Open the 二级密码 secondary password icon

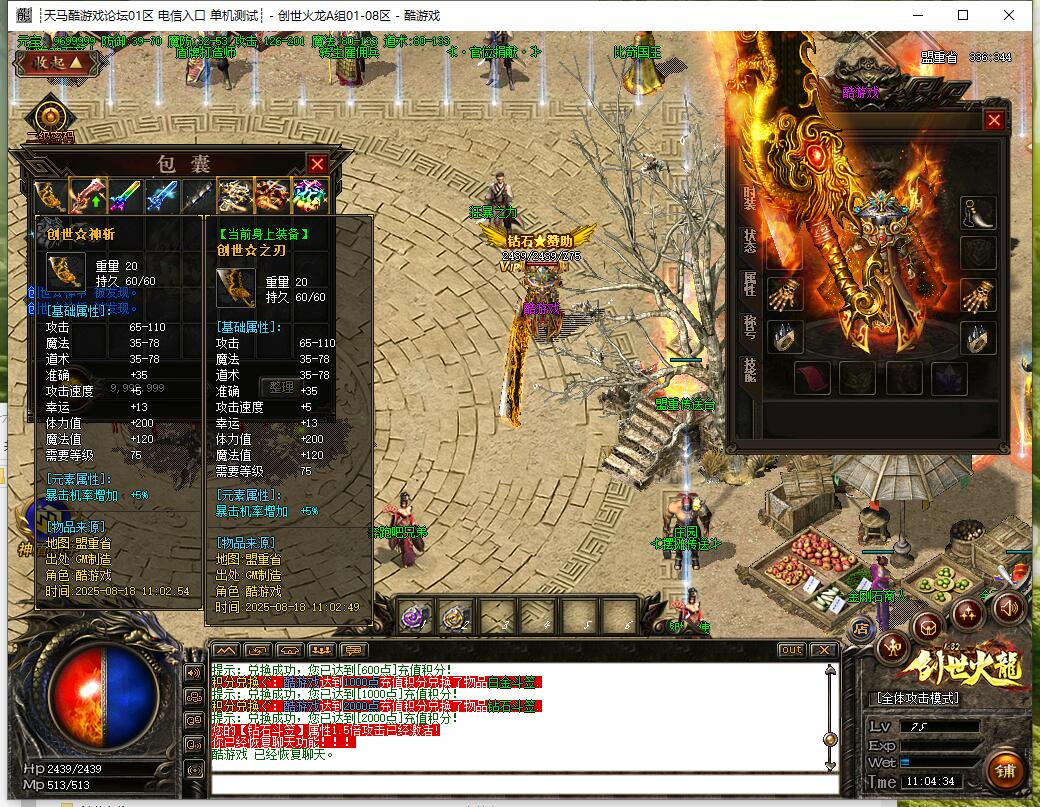(50, 119)
